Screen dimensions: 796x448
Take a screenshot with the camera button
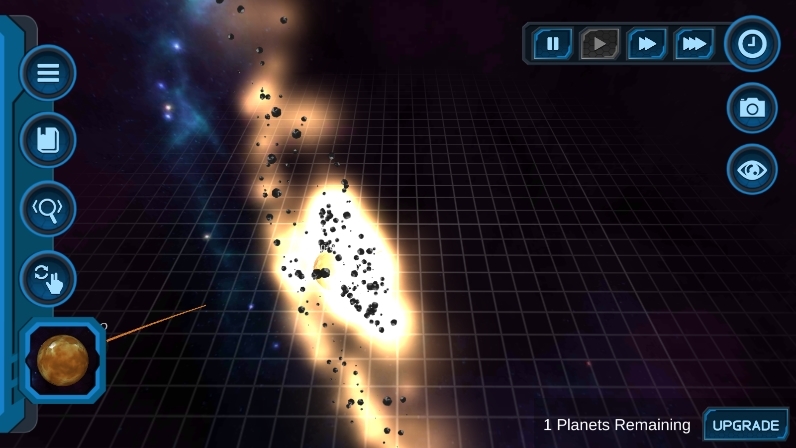(752, 107)
